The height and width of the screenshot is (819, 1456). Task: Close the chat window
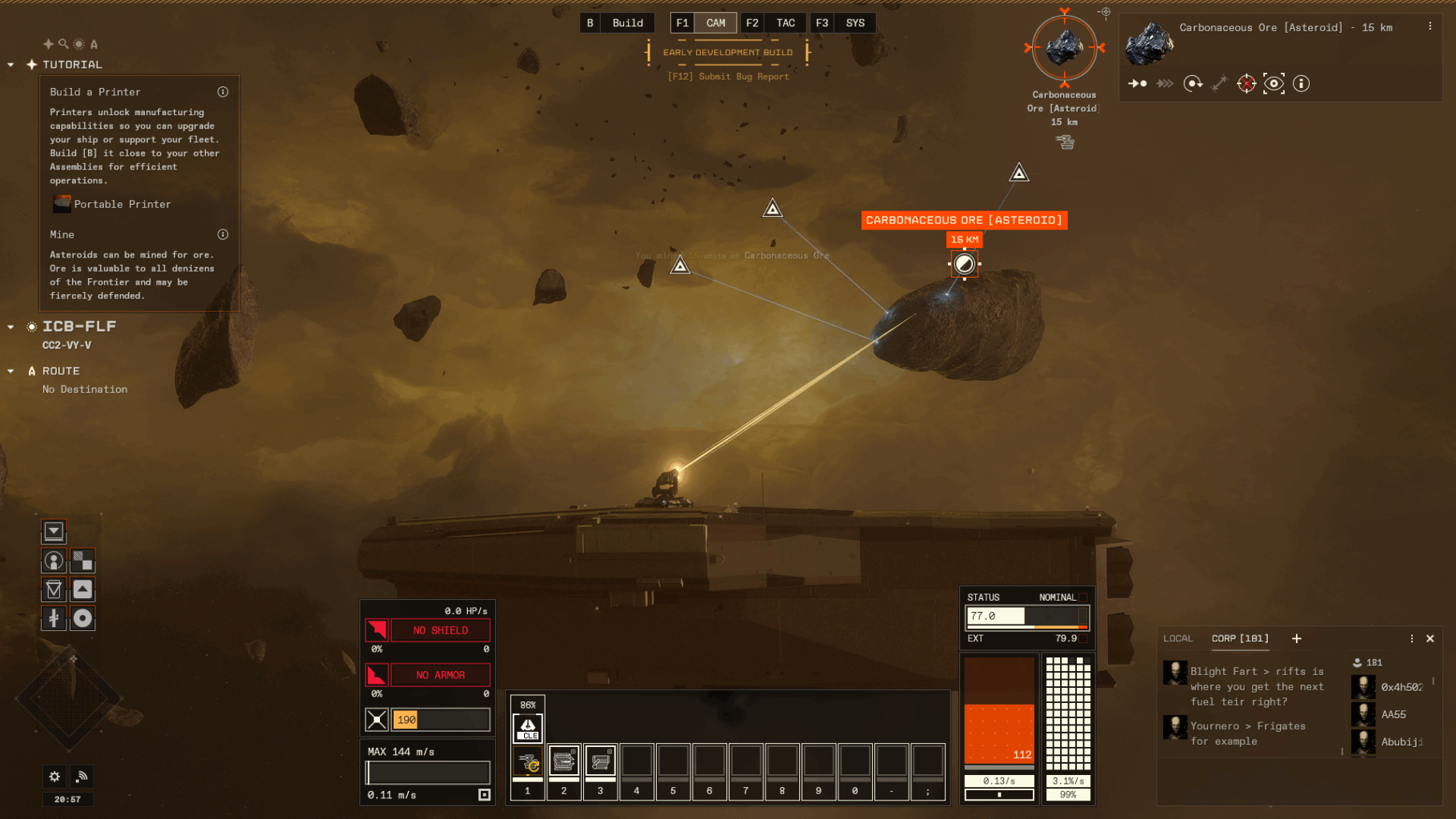1430,638
